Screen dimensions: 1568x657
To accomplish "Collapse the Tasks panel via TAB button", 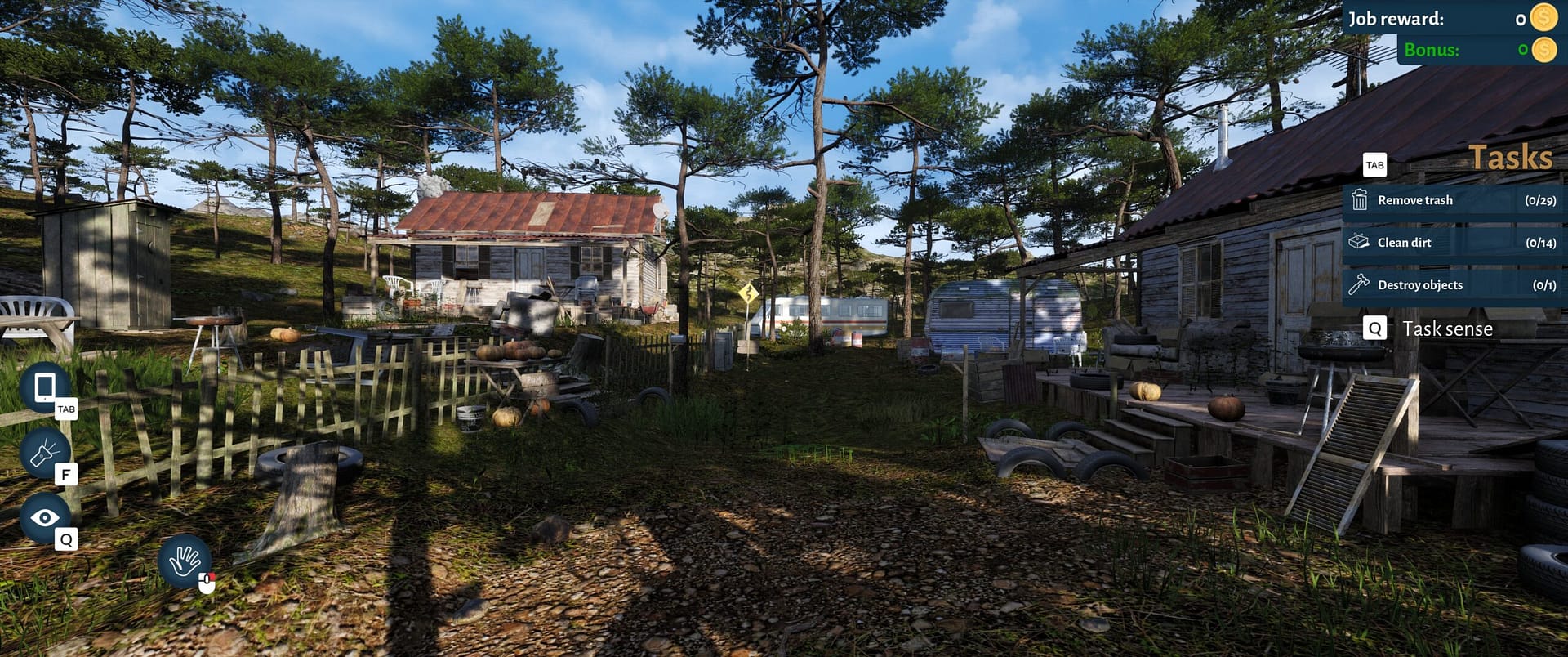I will [x=1375, y=165].
